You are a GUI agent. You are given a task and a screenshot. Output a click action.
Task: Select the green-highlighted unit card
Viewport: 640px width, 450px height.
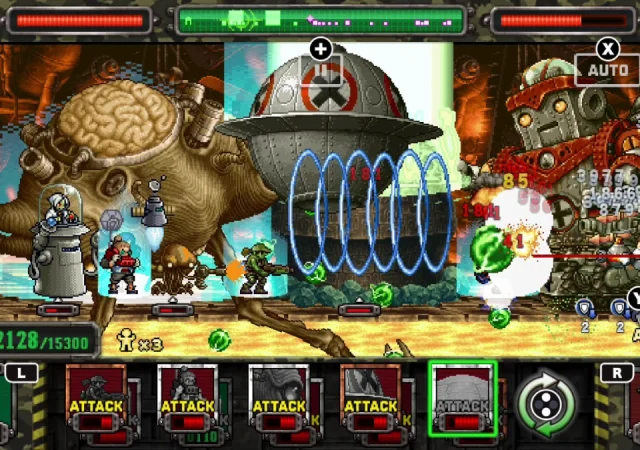(x=462, y=400)
